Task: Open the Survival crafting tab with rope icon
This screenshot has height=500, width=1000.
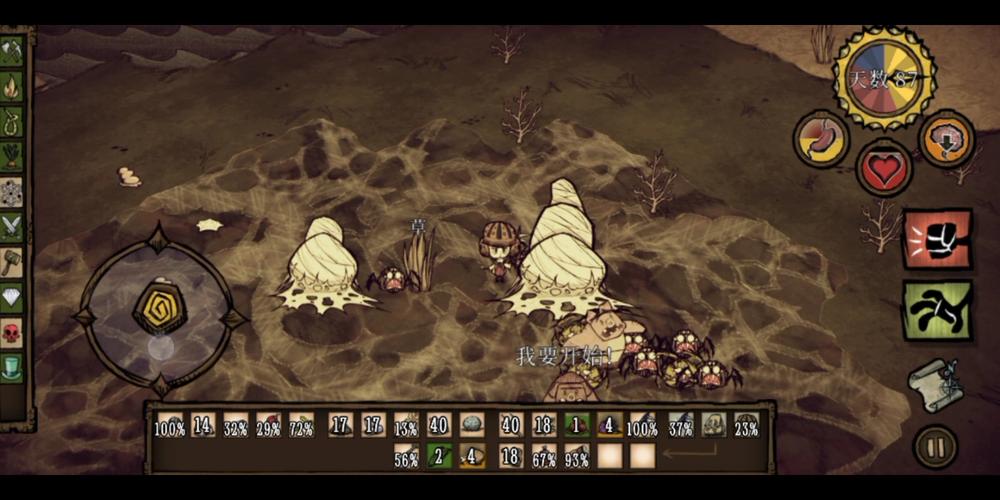Action: click(x=12, y=122)
